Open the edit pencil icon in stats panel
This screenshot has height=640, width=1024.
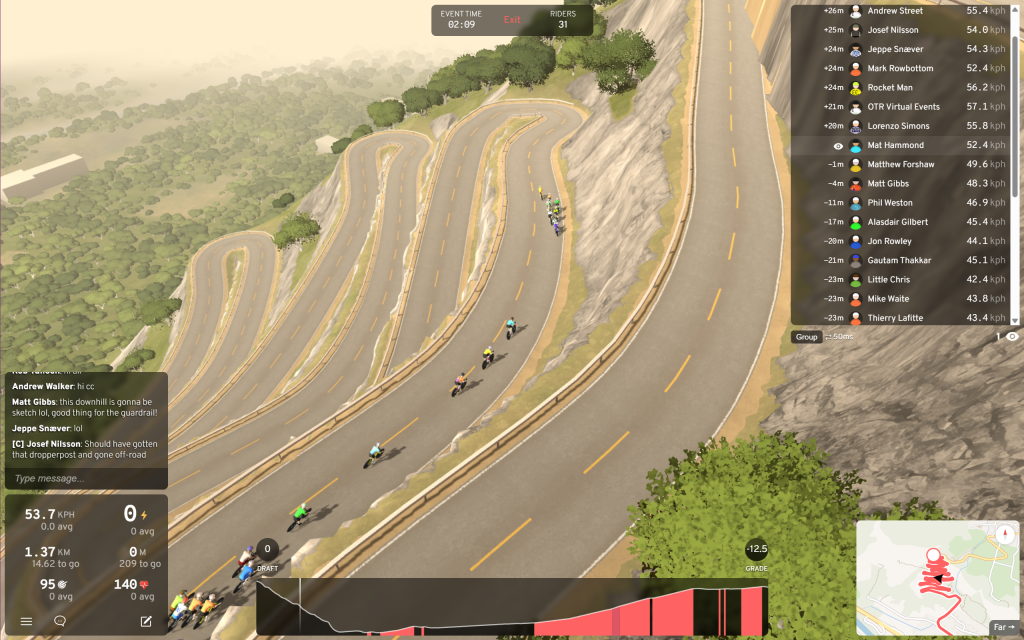[147, 621]
